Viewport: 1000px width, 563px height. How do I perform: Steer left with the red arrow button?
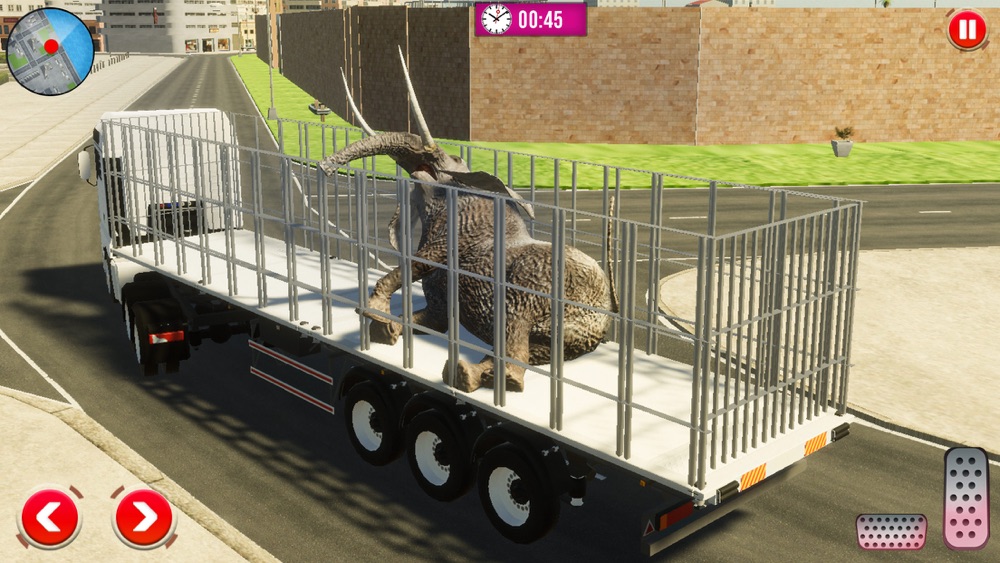(x=49, y=517)
